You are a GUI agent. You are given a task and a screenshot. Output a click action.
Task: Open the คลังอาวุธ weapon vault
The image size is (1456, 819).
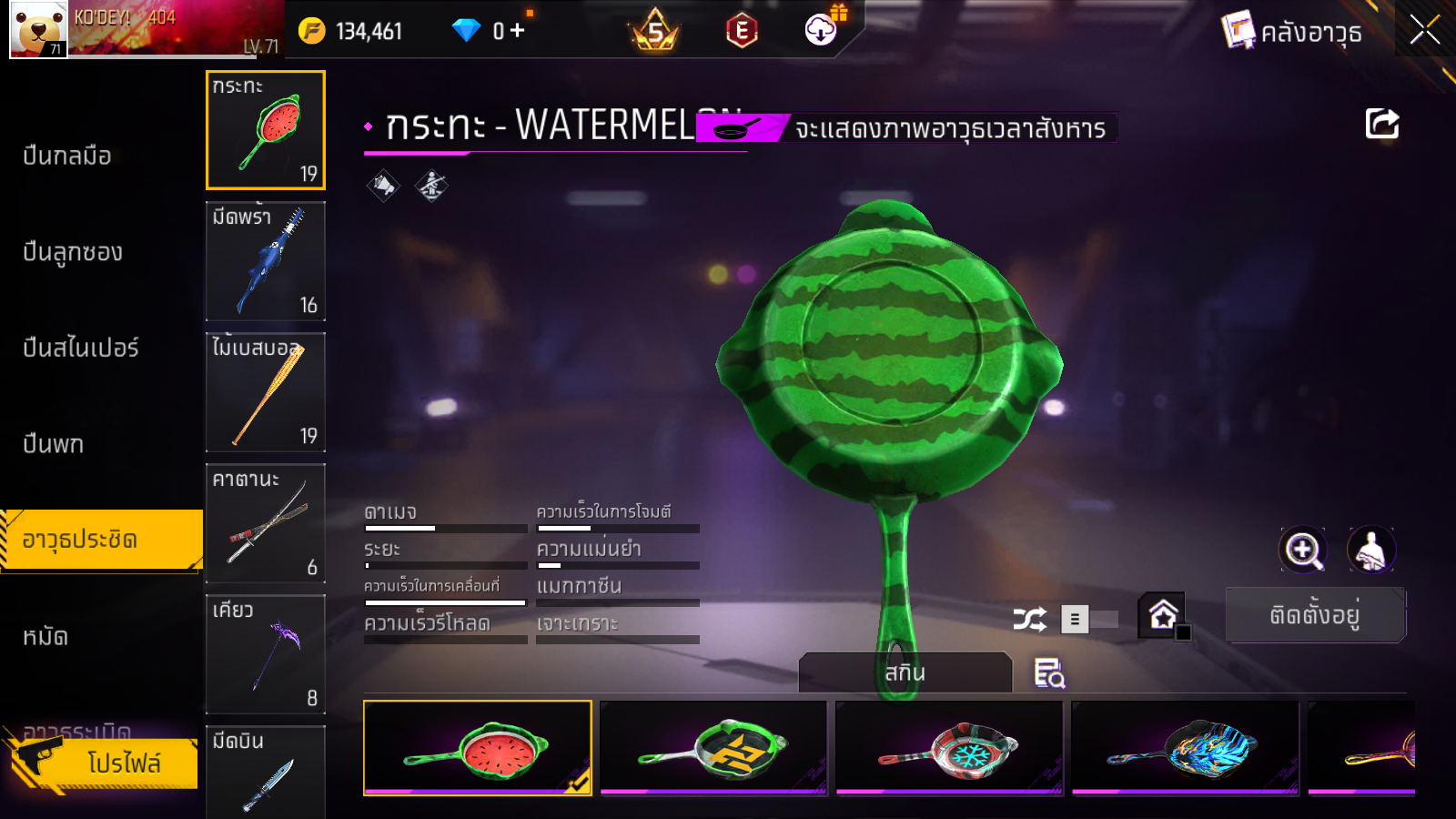click(1292, 32)
